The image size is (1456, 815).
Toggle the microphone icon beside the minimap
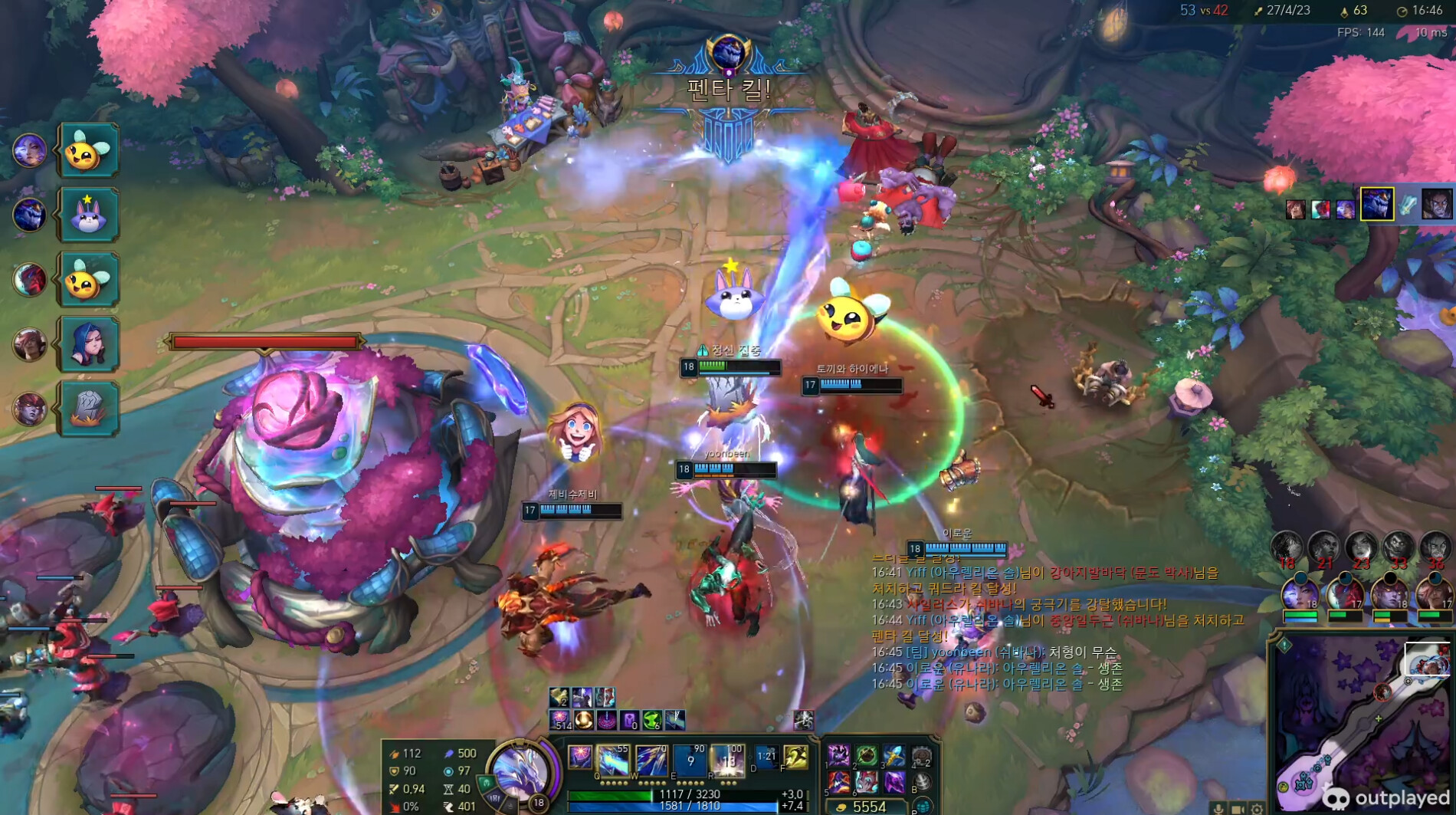pyautogui.click(x=1218, y=809)
